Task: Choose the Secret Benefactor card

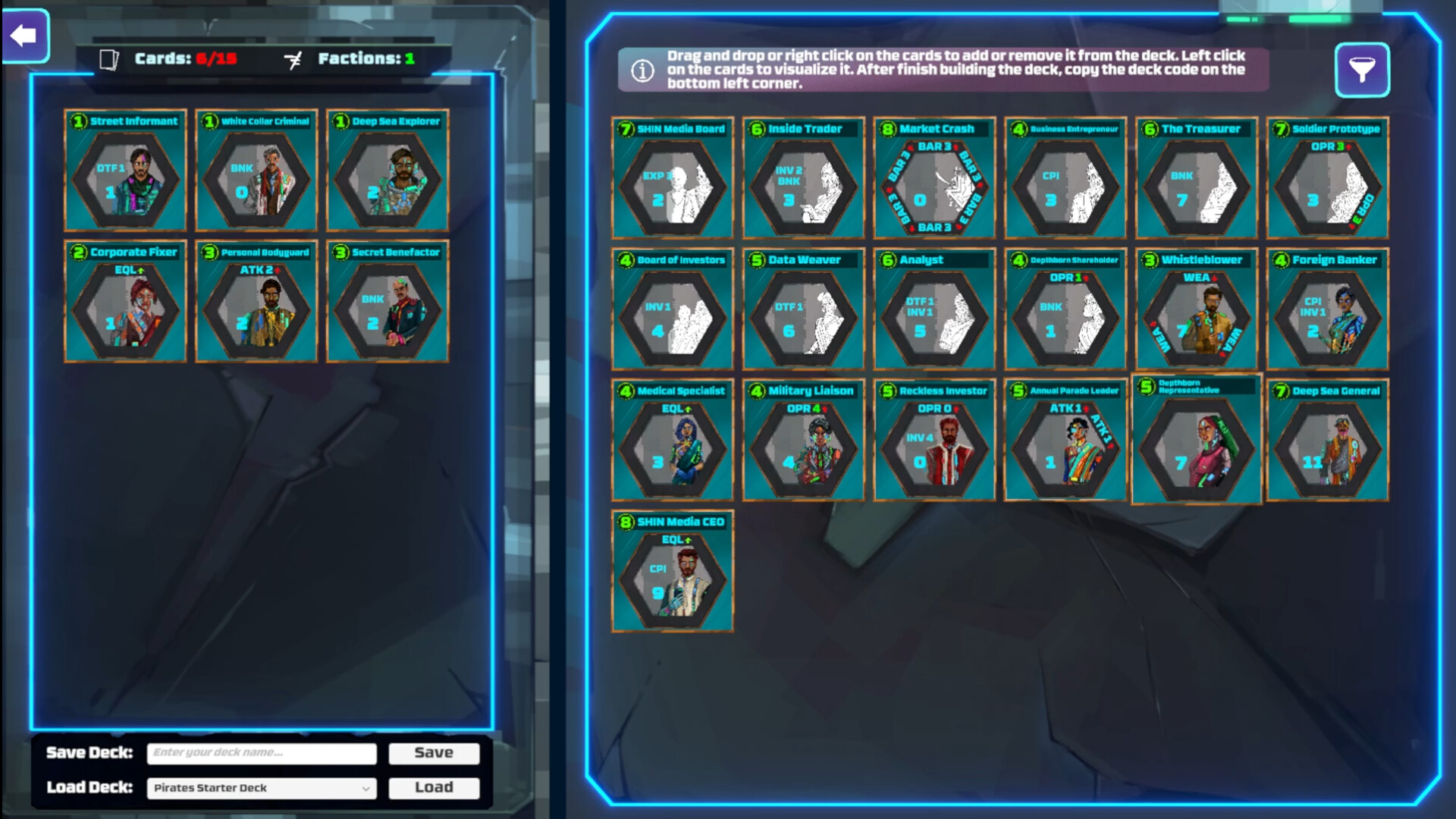Action: (x=388, y=302)
